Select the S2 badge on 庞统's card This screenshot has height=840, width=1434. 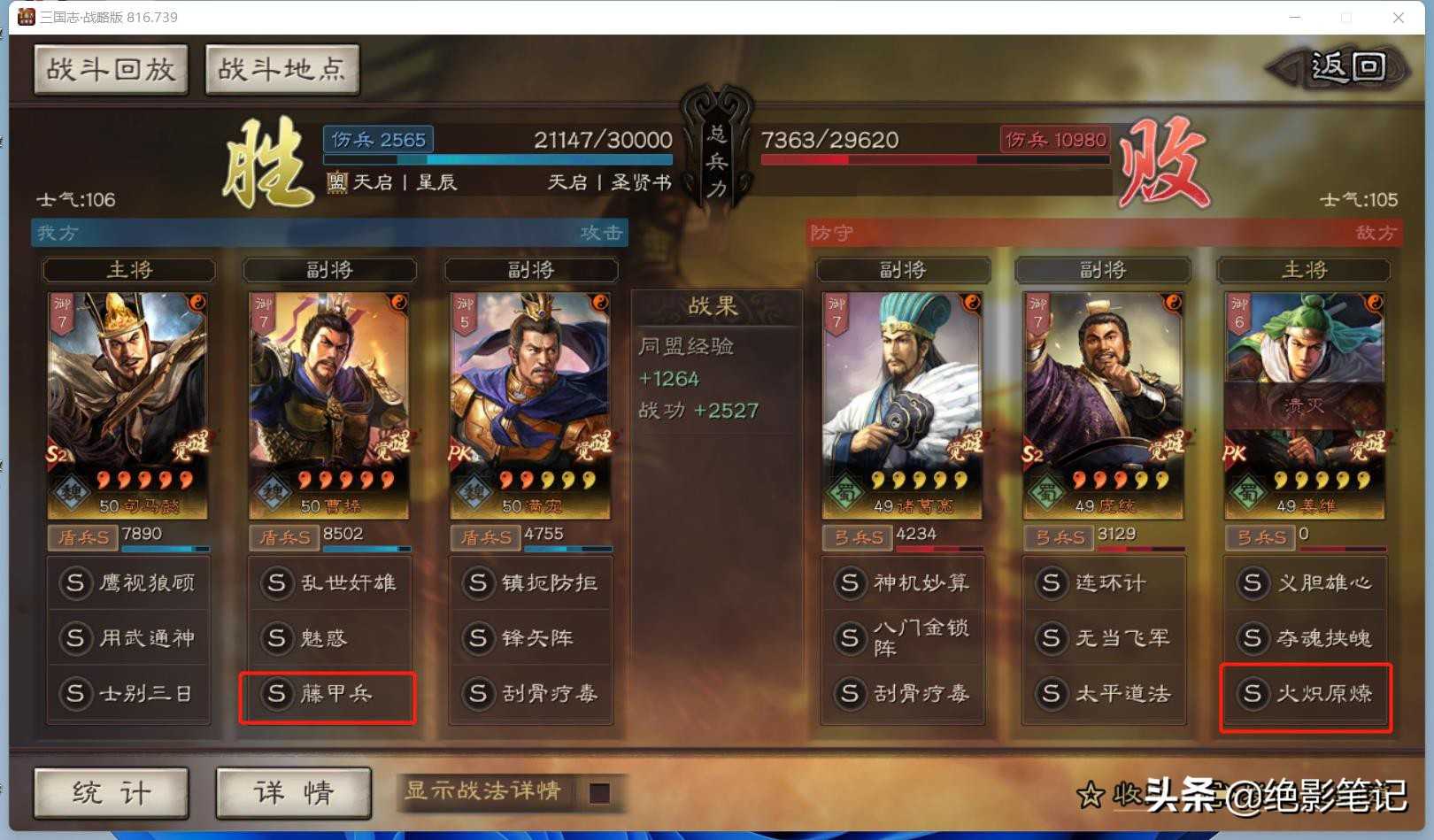(1033, 451)
